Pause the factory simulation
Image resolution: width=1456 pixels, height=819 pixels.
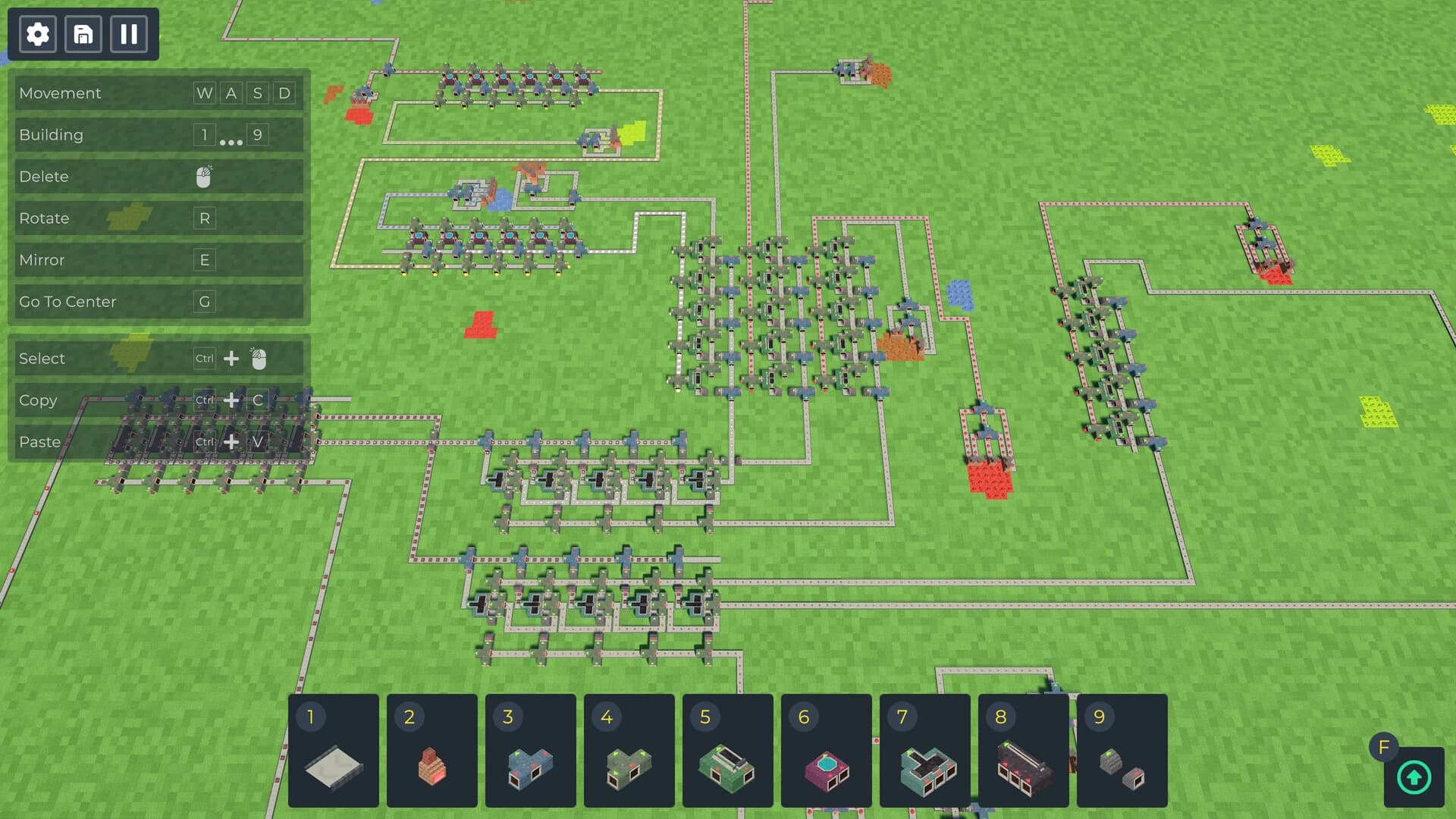tap(128, 34)
